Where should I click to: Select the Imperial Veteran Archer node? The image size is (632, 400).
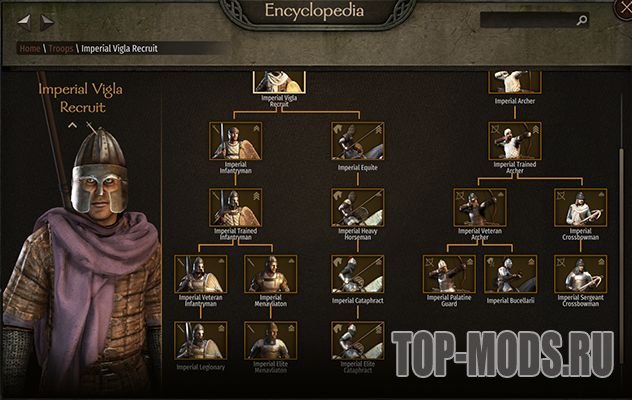point(480,207)
